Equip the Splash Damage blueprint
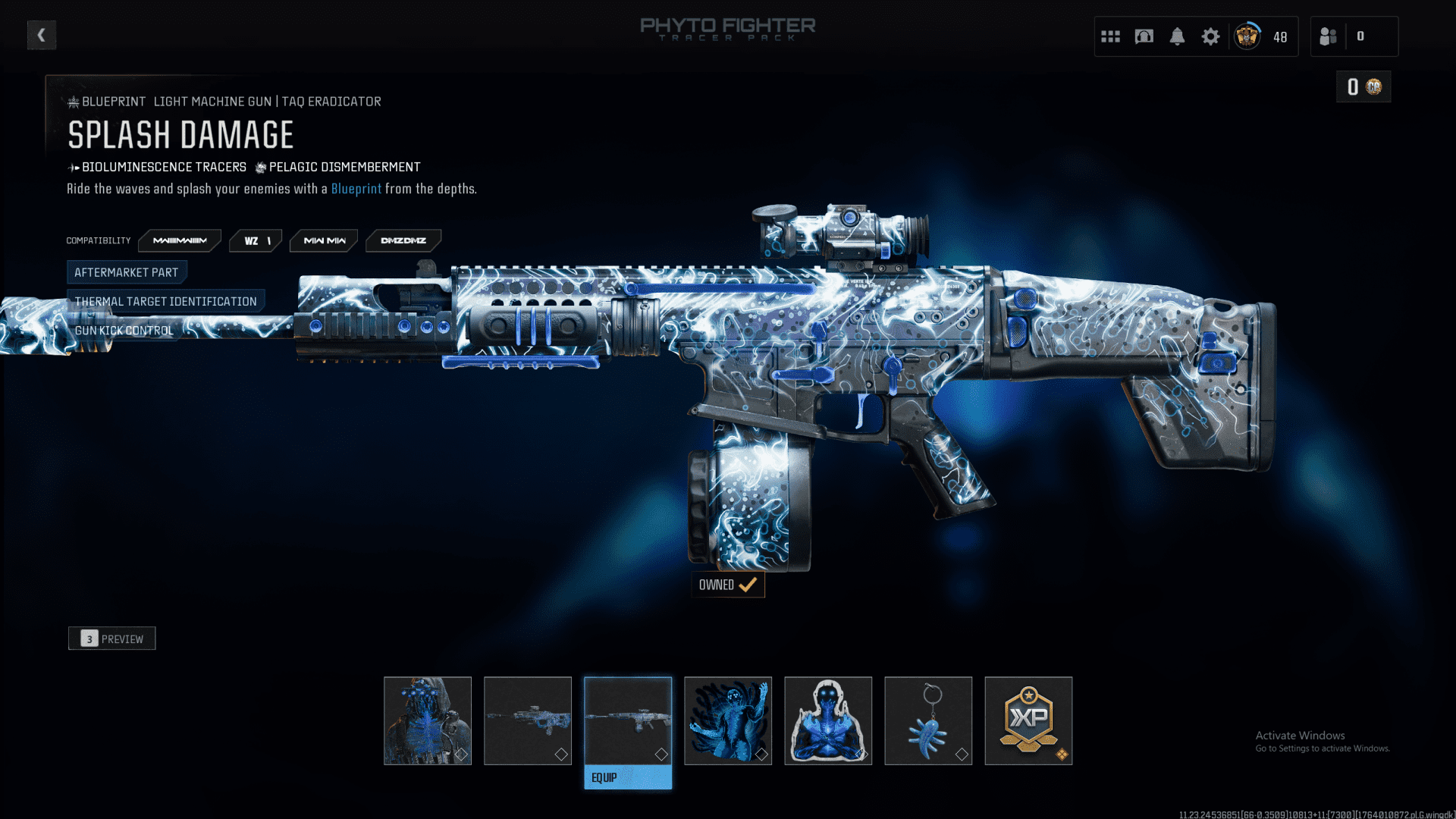The image size is (1456, 819). [628, 777]
